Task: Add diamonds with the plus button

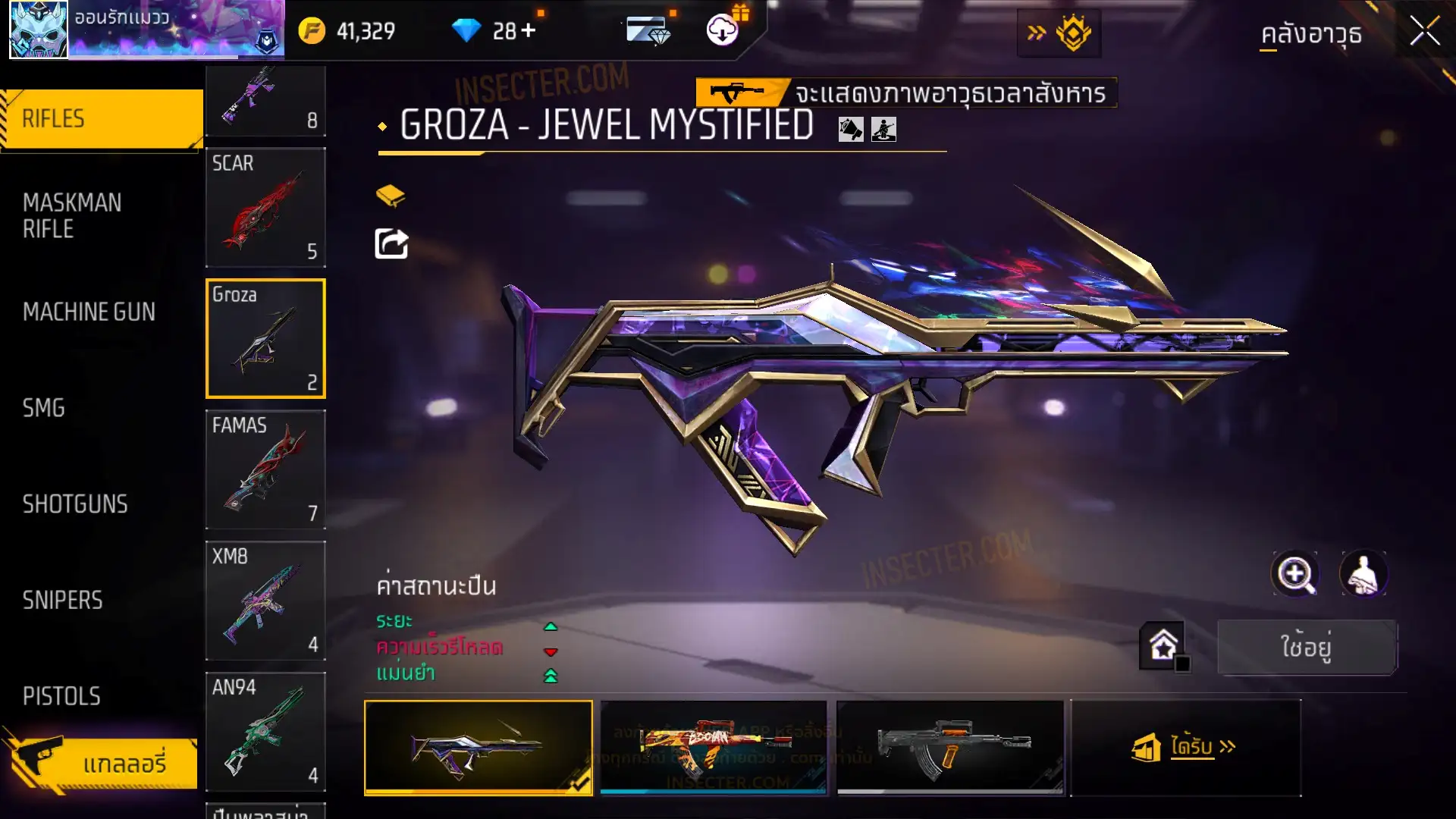Action: click(528, 30)
